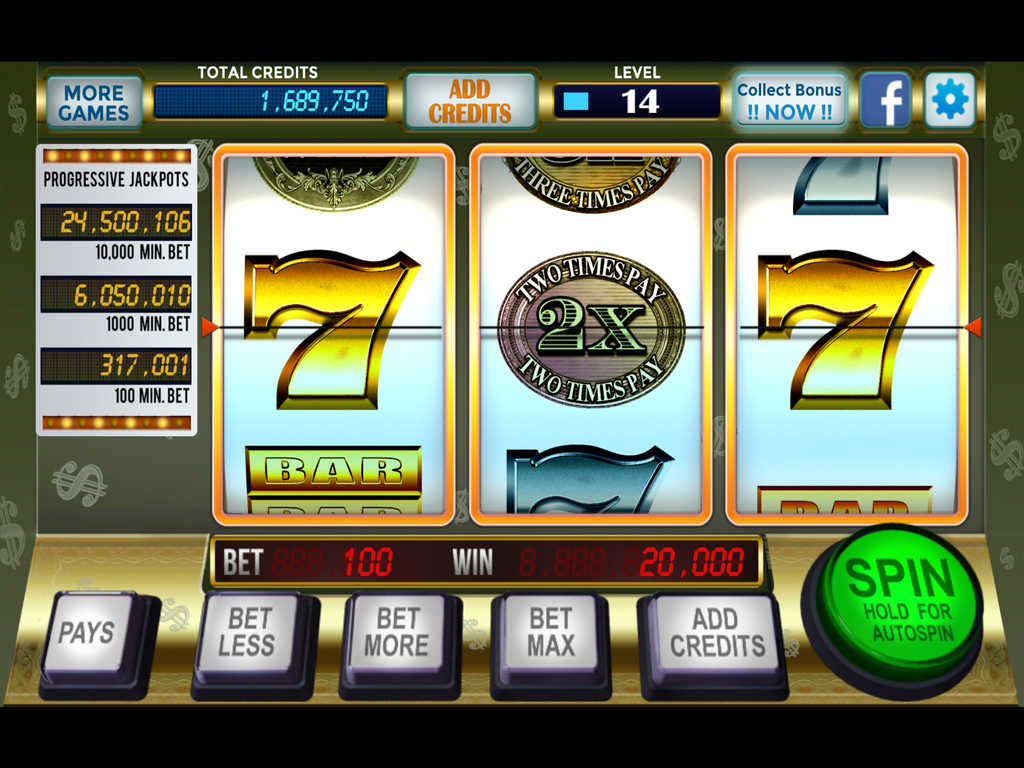Collect the bonus now
The image size is (1024, 768).
point(789,101)
